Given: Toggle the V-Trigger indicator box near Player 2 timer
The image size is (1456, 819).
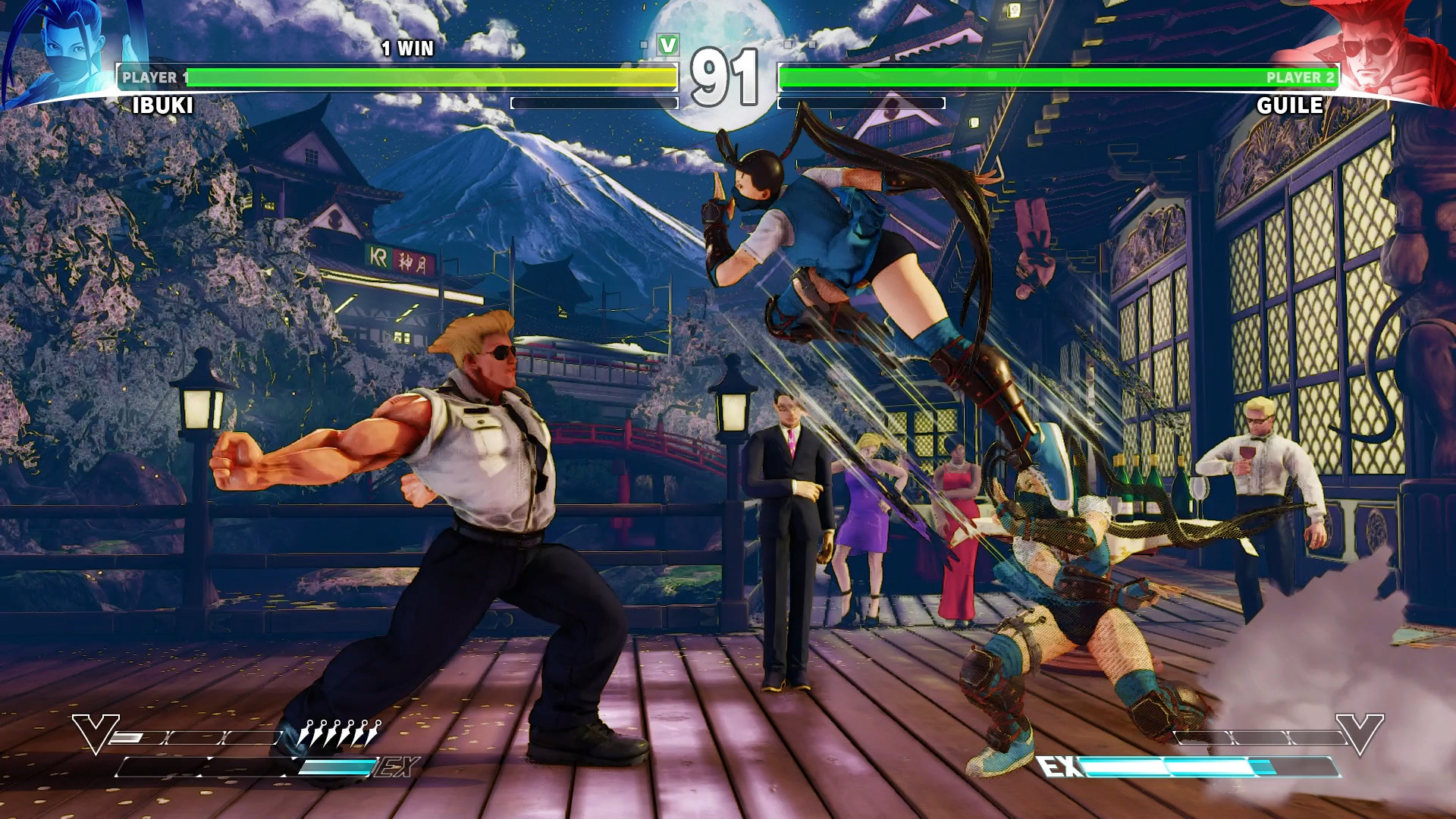Looking at the screenshot, I should 789,45.
